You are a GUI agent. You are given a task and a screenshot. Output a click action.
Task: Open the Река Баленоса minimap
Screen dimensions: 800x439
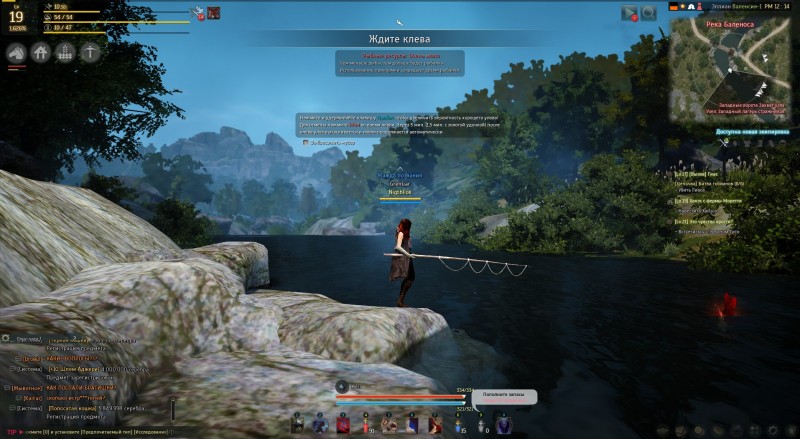pos(734,63)
